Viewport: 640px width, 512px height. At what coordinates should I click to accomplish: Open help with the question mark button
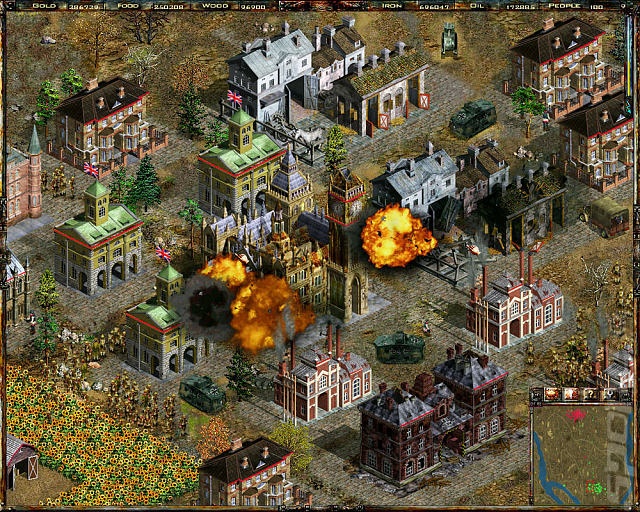(588, 394)
